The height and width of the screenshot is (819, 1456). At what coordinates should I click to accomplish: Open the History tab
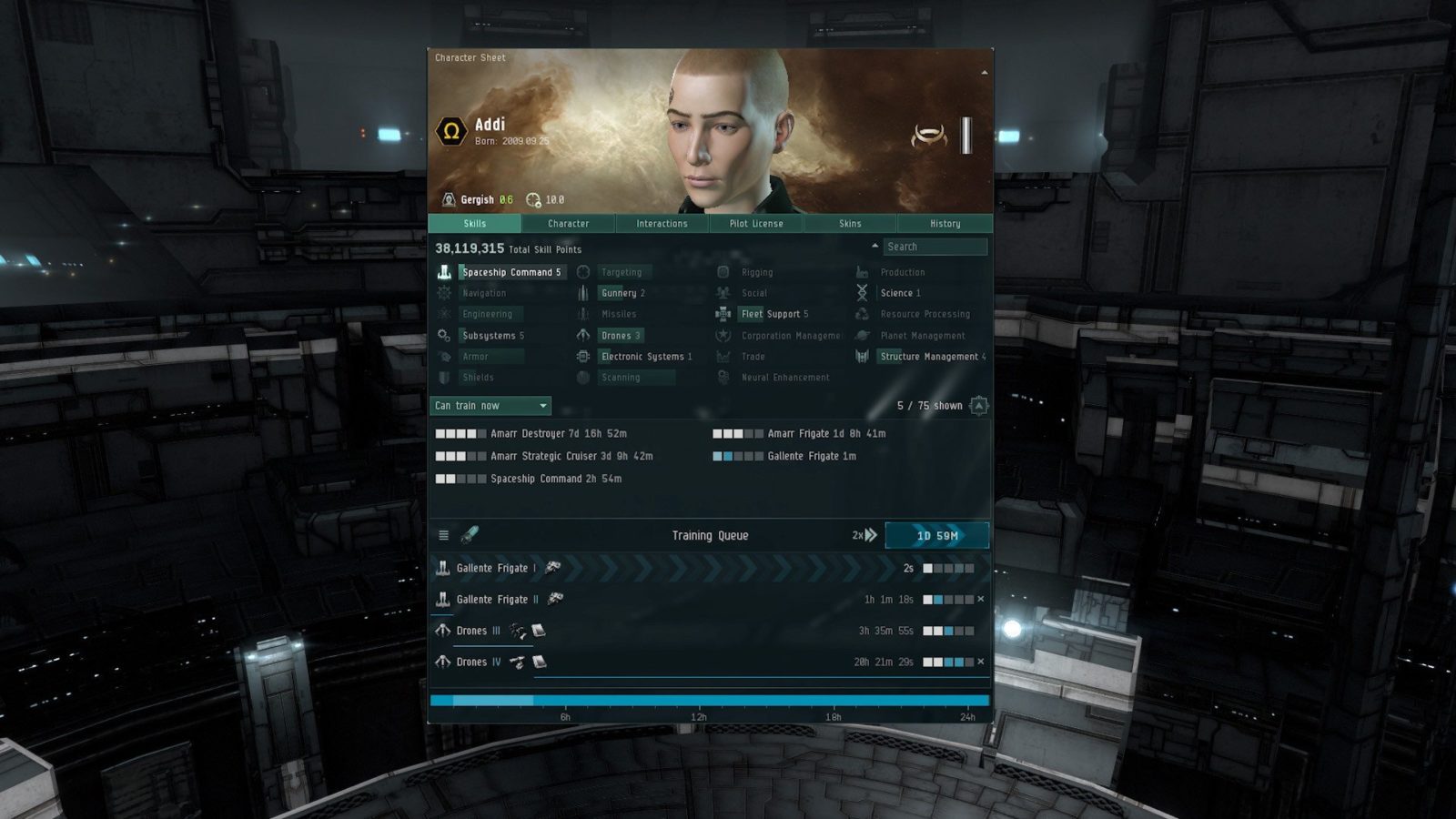coord(945,224)
